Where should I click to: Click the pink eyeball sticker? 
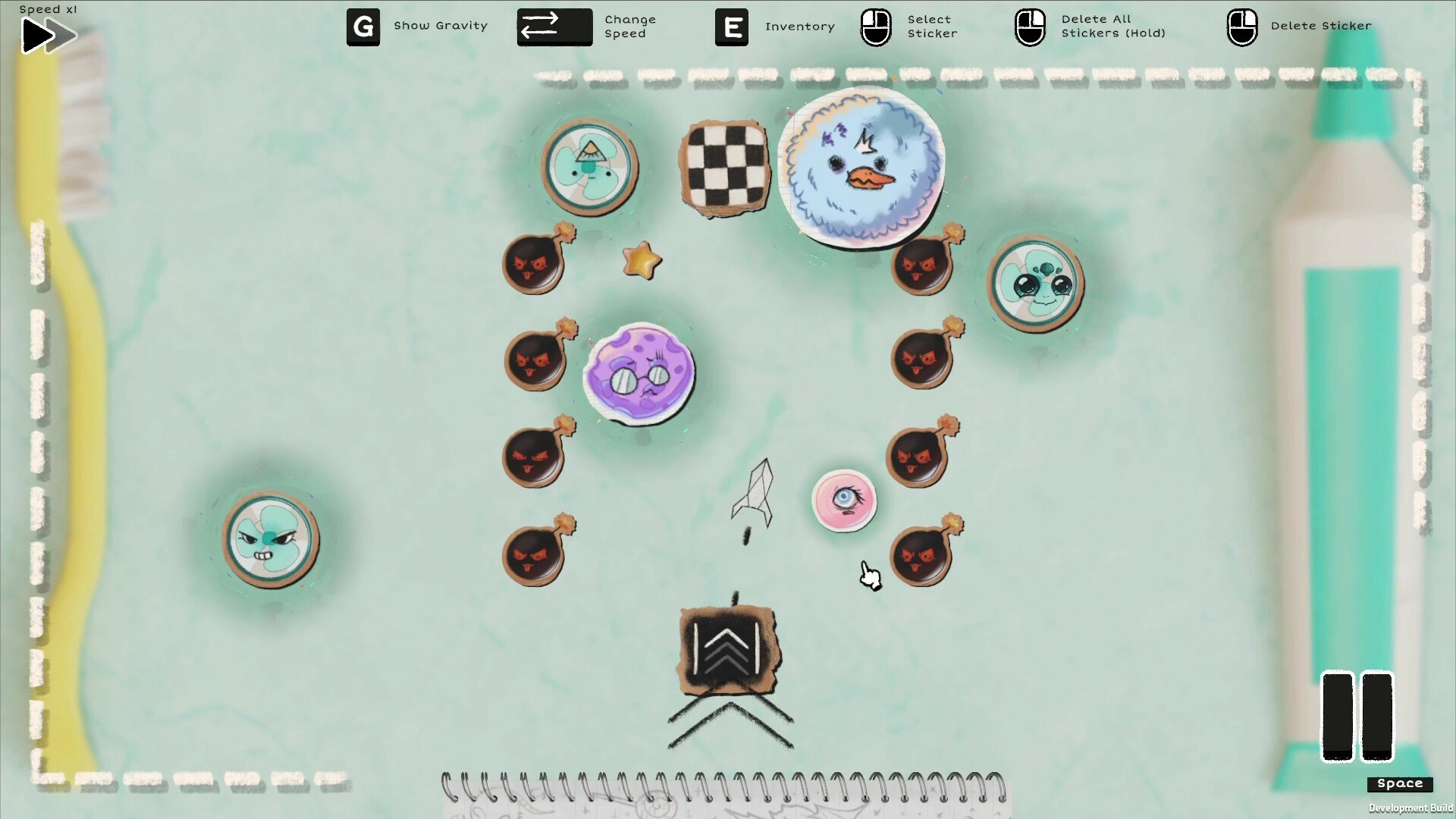click(844, 500)
